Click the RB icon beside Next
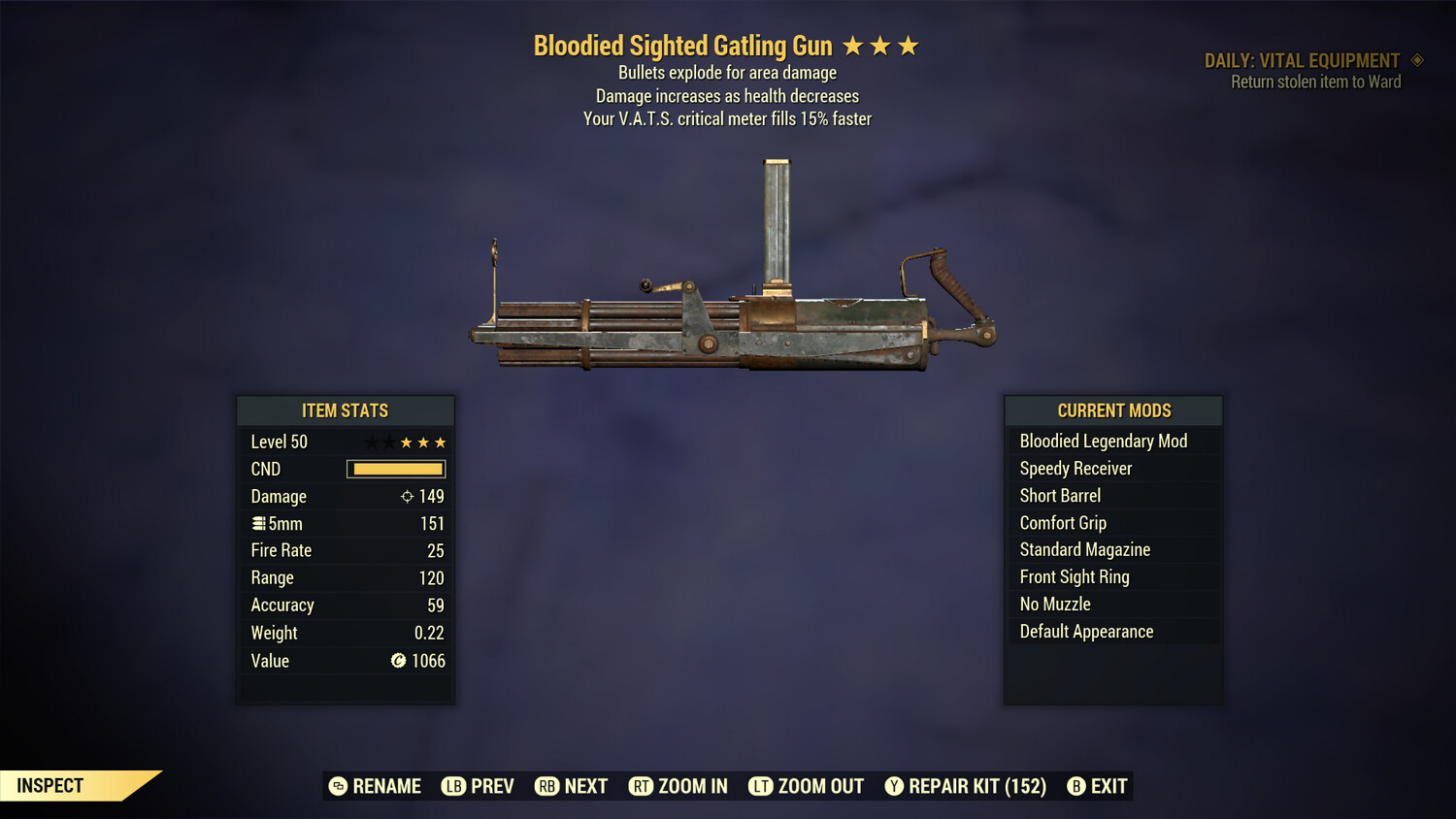1456x819 pixels. point(546,786)
